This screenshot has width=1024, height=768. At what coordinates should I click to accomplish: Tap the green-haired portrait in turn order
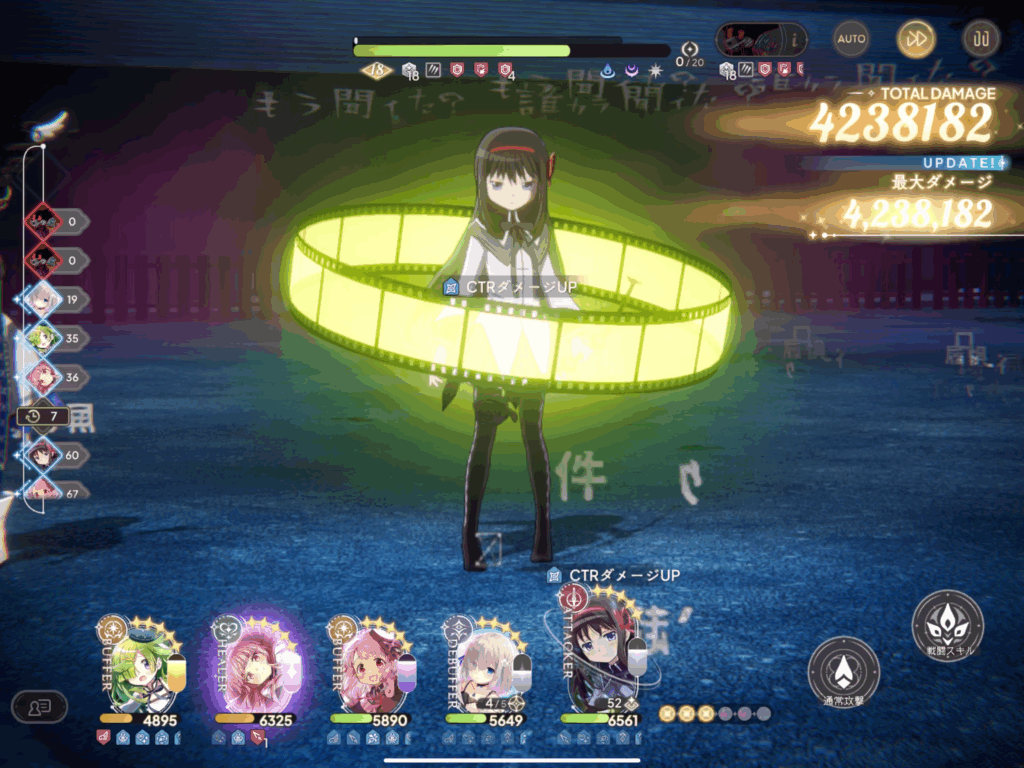43,338
